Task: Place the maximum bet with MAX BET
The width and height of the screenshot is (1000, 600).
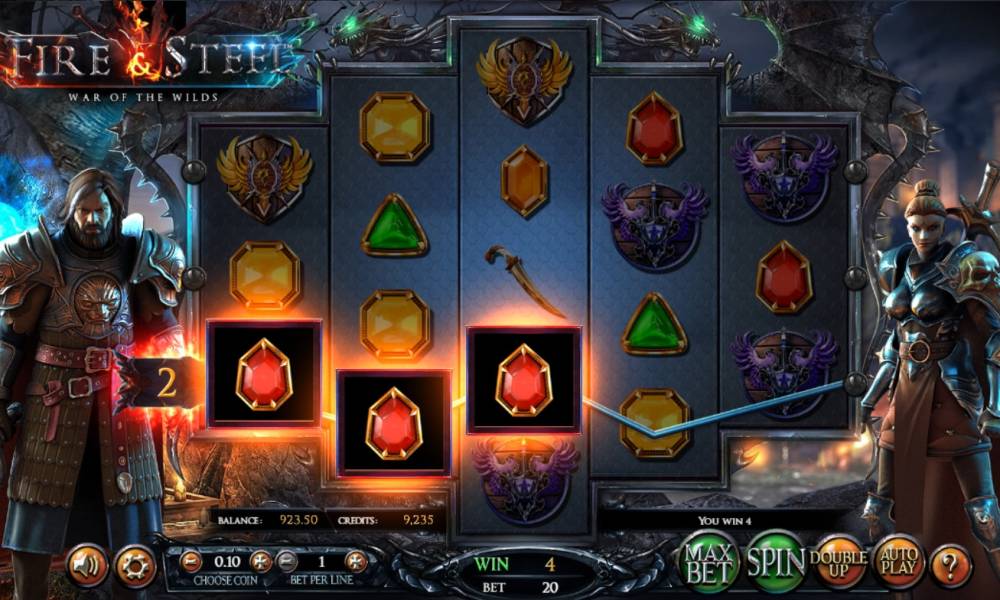Action: pyautogui.click(x=708, y=562)
